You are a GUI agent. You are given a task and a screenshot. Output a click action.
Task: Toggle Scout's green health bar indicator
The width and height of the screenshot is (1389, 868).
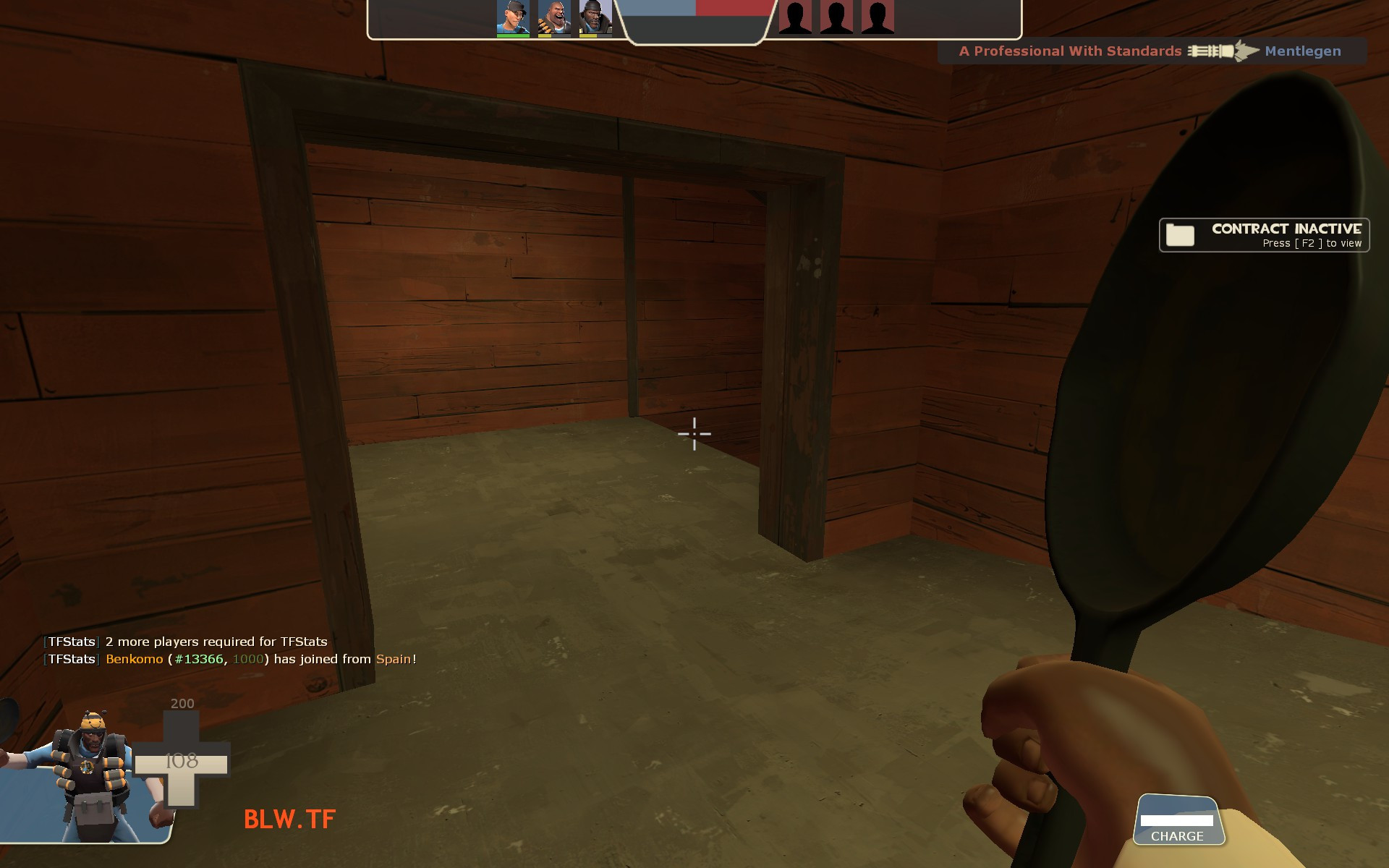(511, 36)
